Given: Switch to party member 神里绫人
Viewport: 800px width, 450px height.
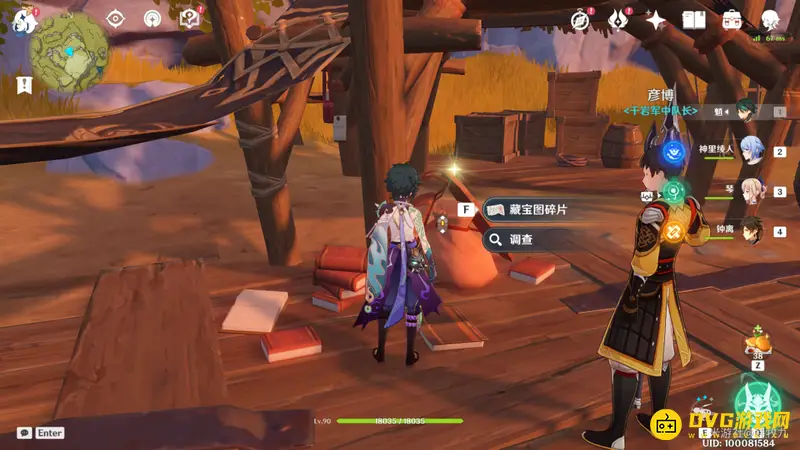Looking at the screenshot, I should tap(751, 151).
